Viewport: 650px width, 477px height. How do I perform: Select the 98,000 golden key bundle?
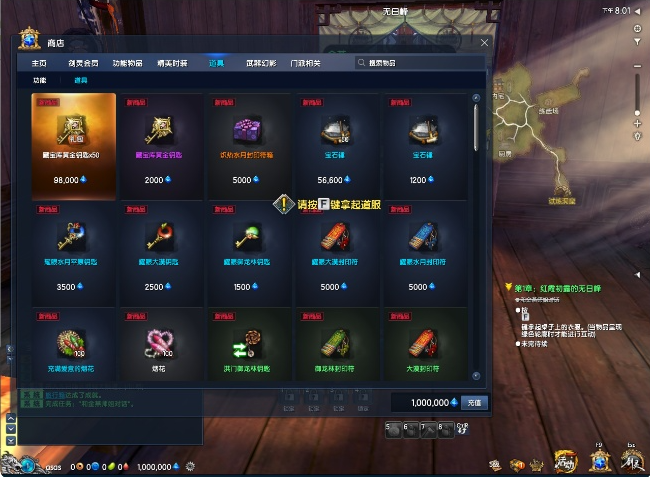pos(73,143)
